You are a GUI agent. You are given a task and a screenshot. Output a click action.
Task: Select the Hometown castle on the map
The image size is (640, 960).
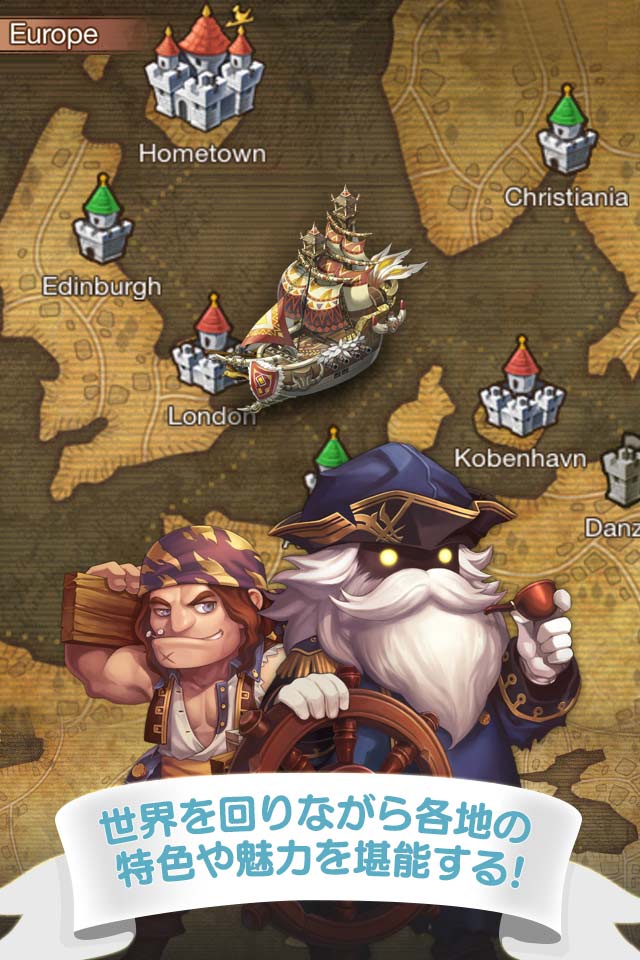pyautogui.click(x=203, y=78)
